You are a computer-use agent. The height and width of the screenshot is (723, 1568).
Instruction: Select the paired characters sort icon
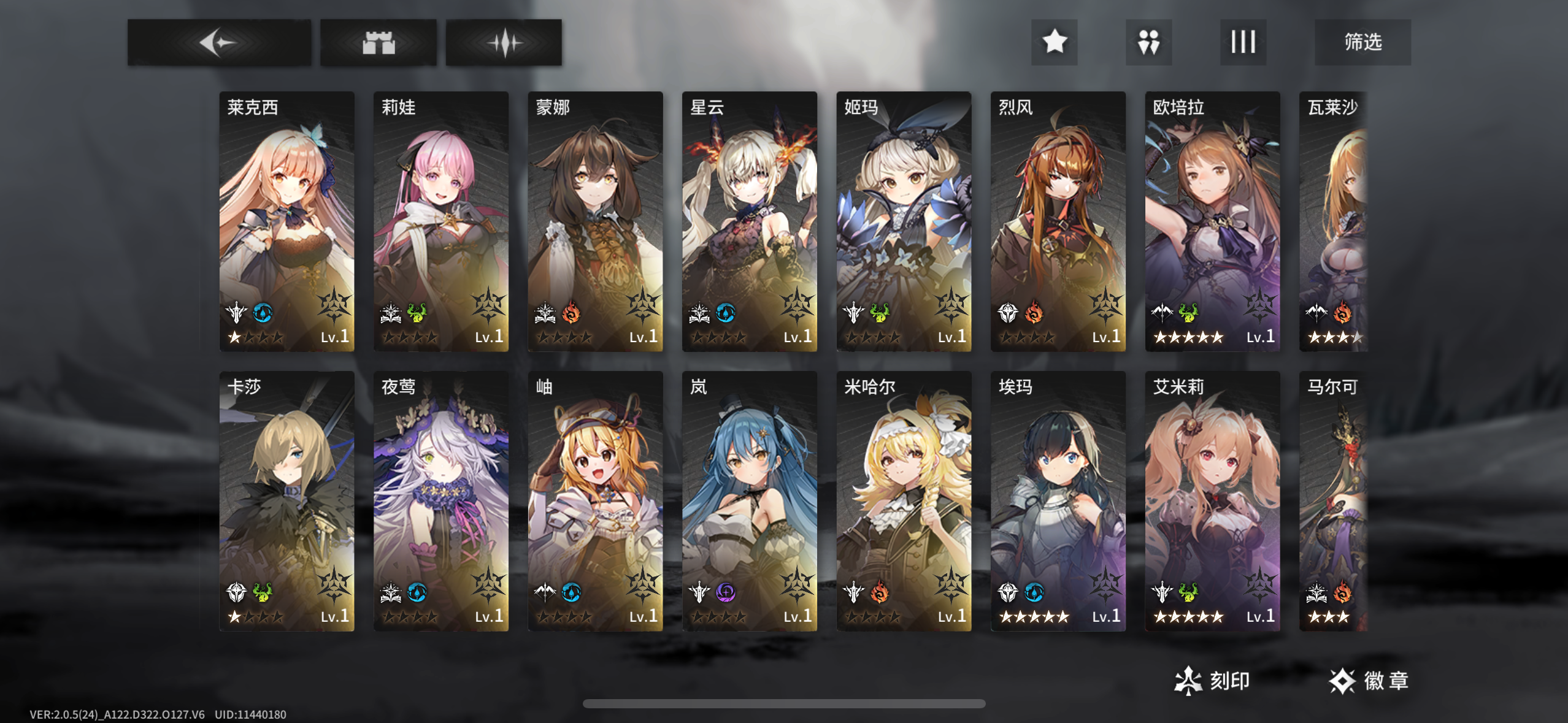[1148, 42]
